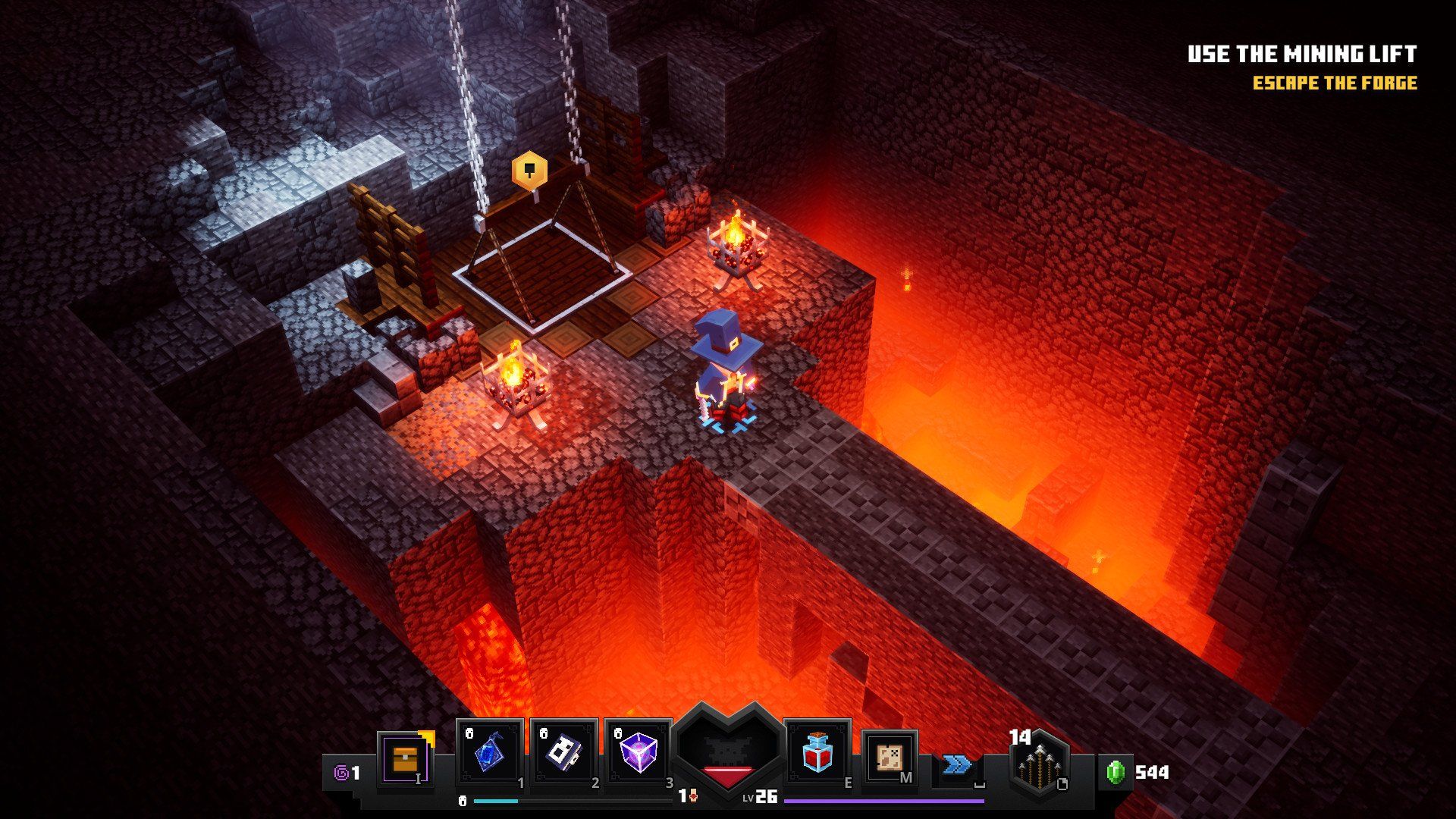Trigger the blue double-arrow dodge roll
The width and height of the screenshot is (1456, 819).
coord(957,764)
